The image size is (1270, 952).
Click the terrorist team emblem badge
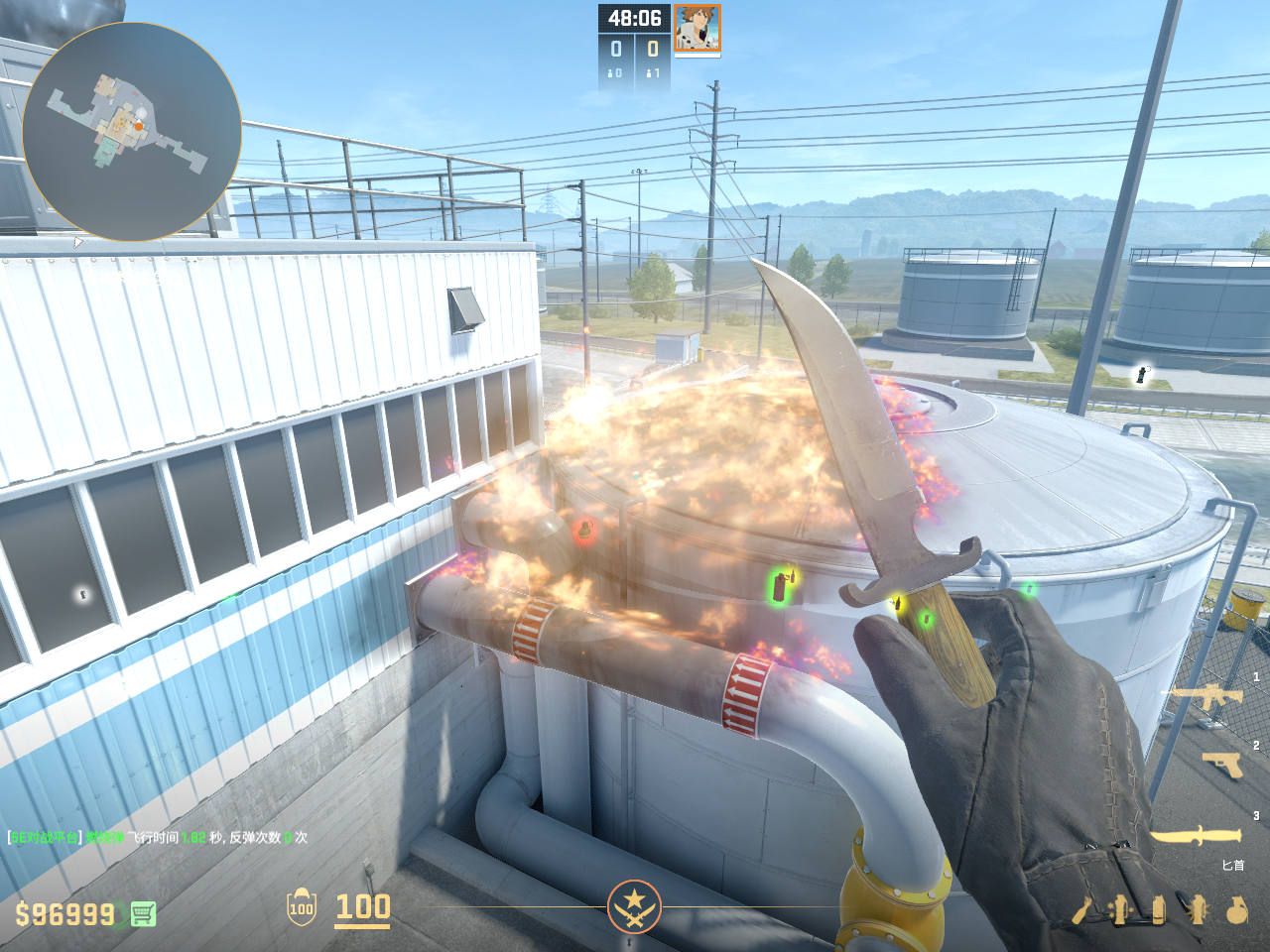634,905
